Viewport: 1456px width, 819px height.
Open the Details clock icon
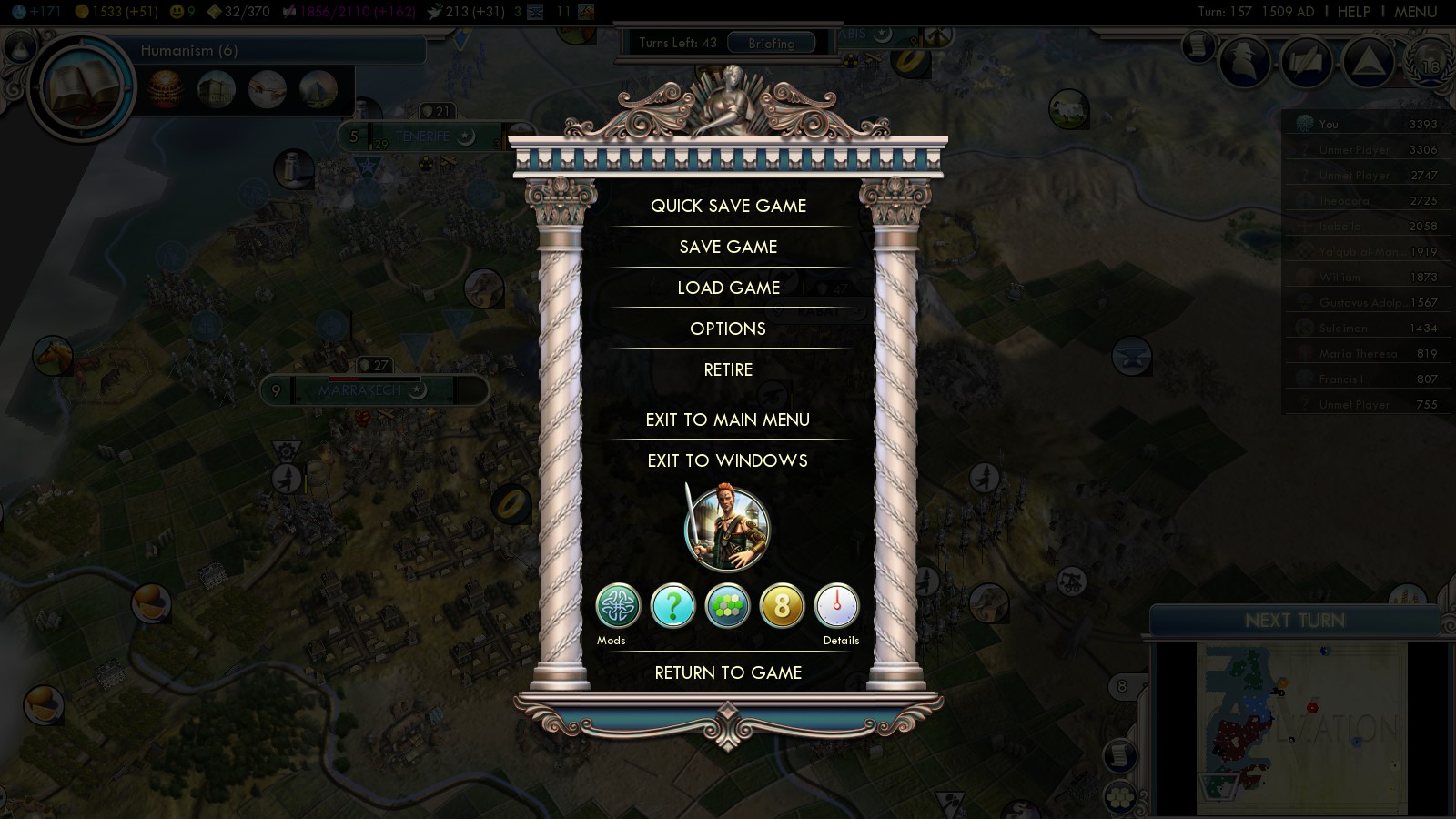tap(836, 606)
